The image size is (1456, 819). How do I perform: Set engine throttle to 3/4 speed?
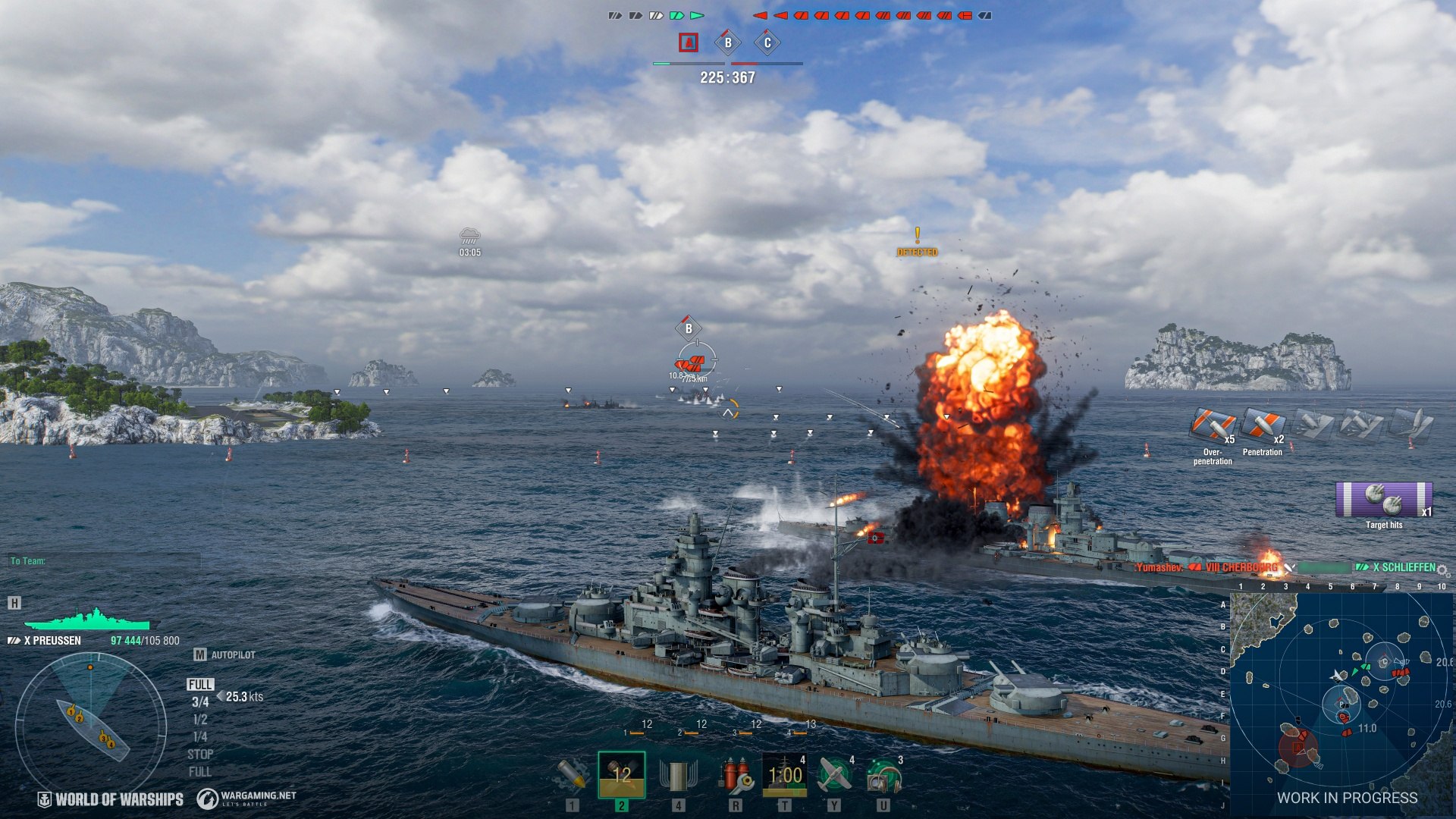point(200,702)
